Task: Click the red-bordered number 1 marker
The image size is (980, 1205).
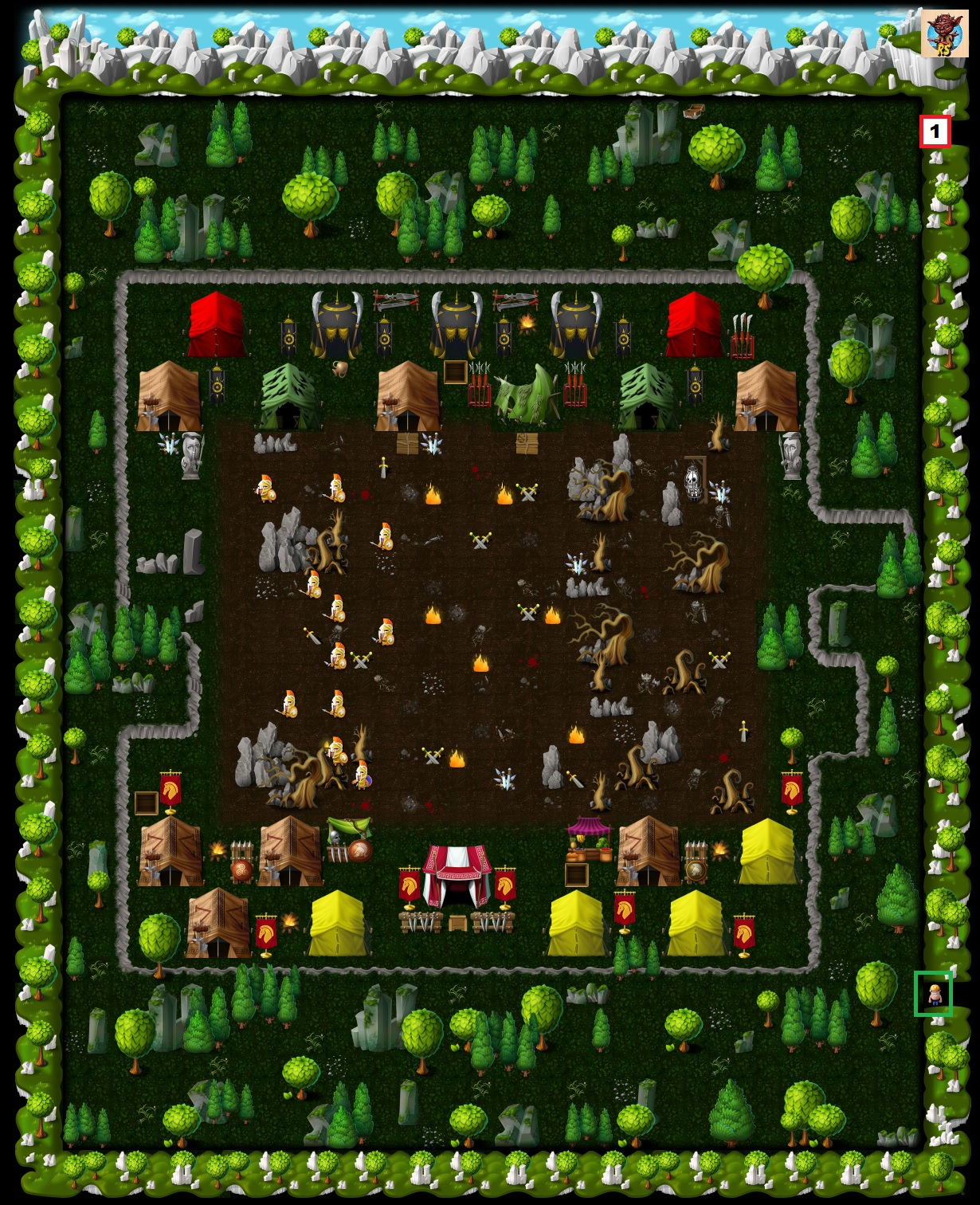Action: point(935,131)
